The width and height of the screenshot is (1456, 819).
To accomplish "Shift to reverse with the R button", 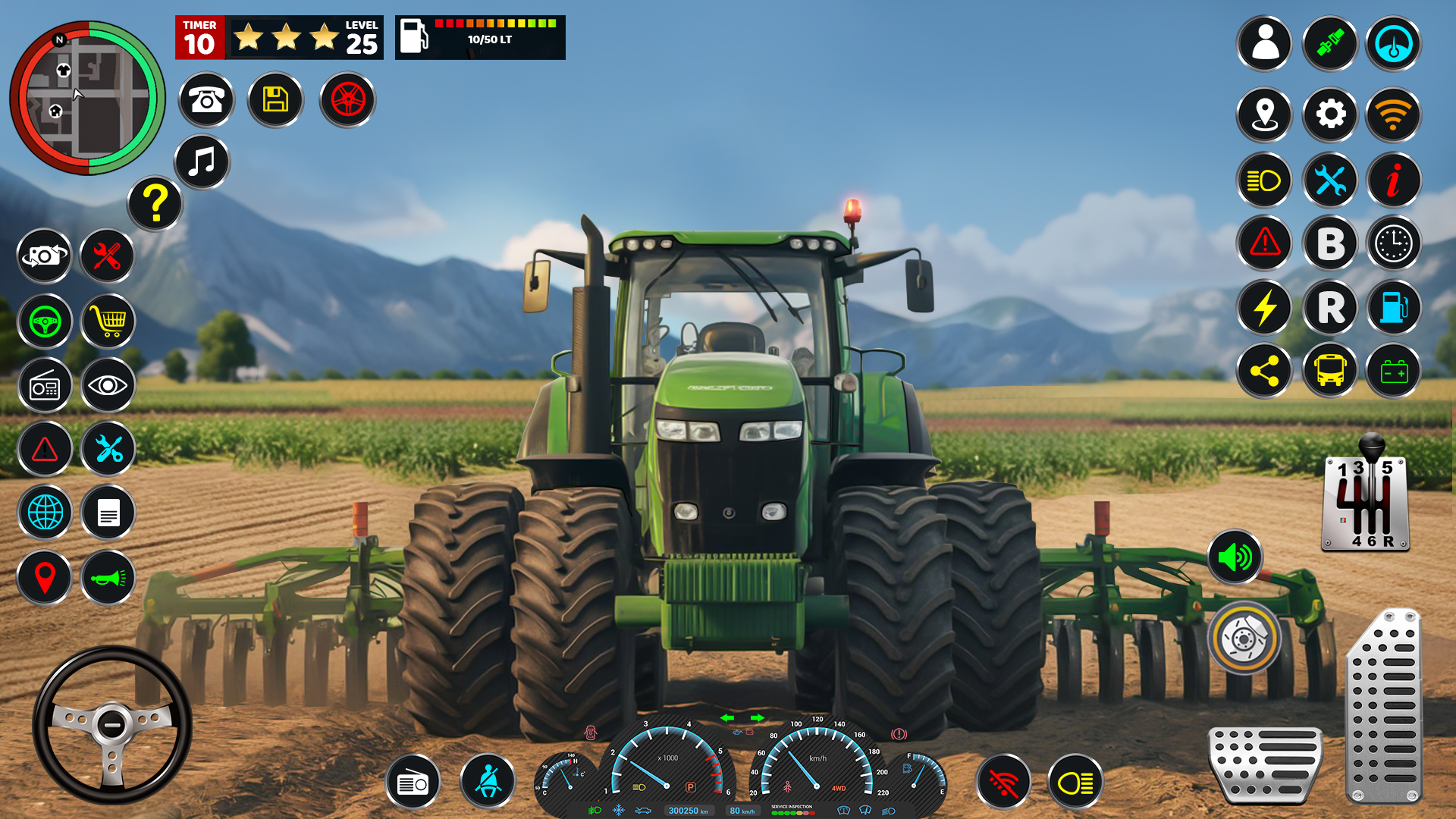I will coord(1329,307).
